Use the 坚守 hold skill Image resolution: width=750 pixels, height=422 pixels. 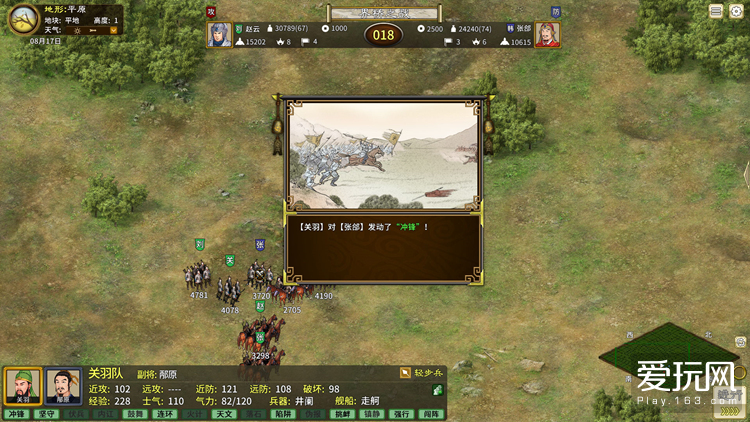click(46, 414)
